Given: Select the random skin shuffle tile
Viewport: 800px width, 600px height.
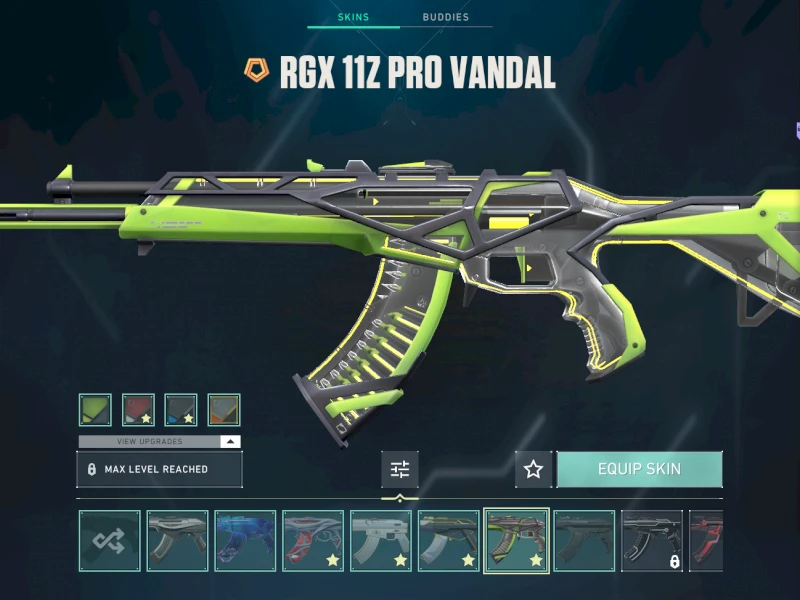Looking at the screenshot, I should tap(110, 541).
